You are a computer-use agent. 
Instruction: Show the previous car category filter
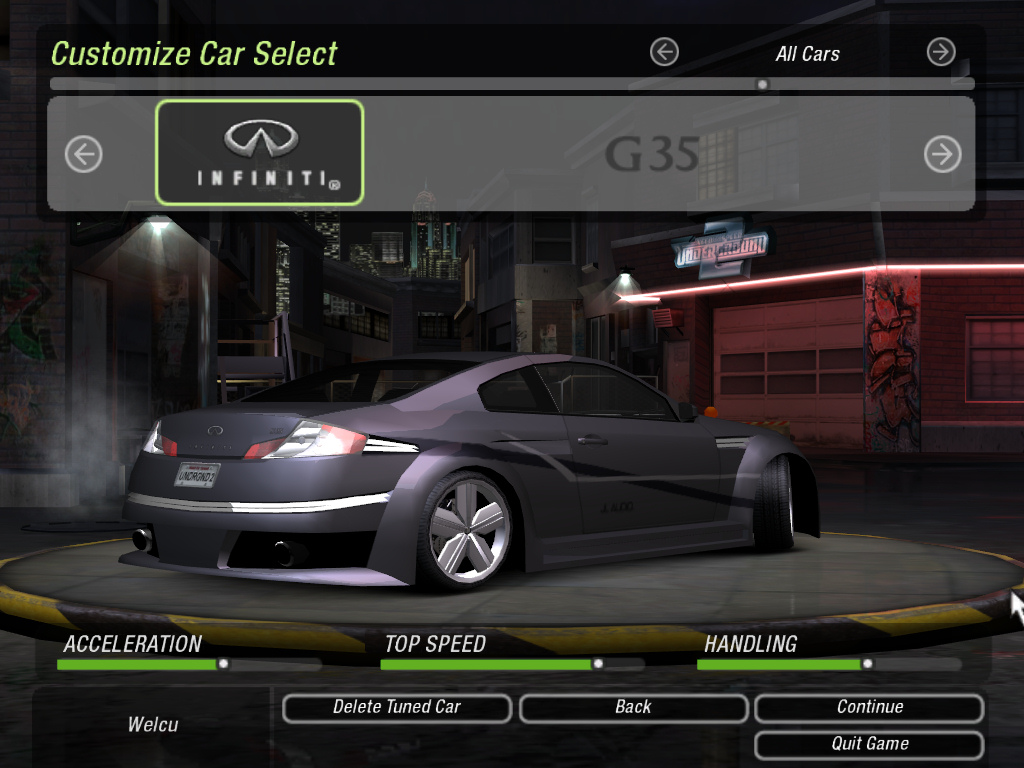[664, 52]
